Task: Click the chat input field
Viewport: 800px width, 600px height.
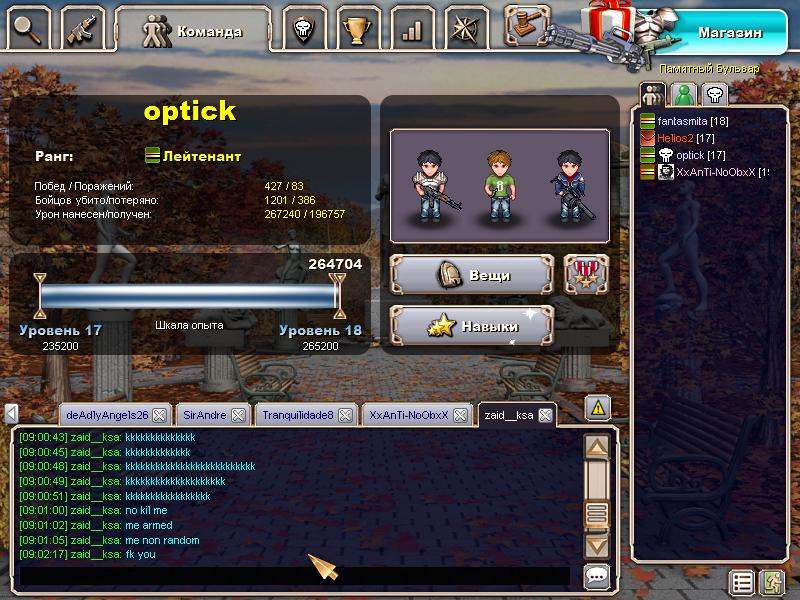Action: click(295, 577)
